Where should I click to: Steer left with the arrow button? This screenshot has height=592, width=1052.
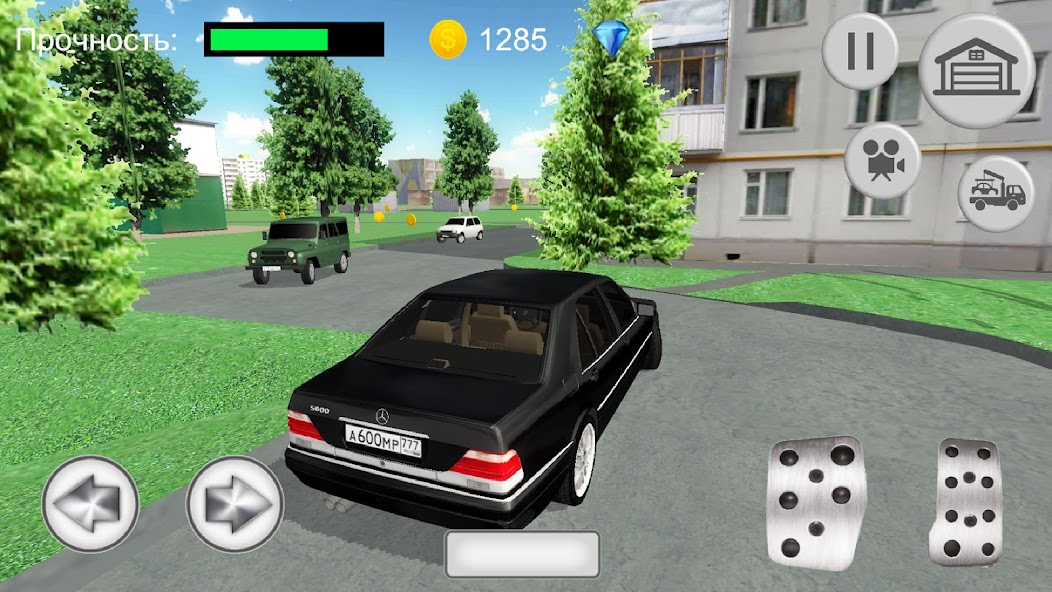point(89,503)
